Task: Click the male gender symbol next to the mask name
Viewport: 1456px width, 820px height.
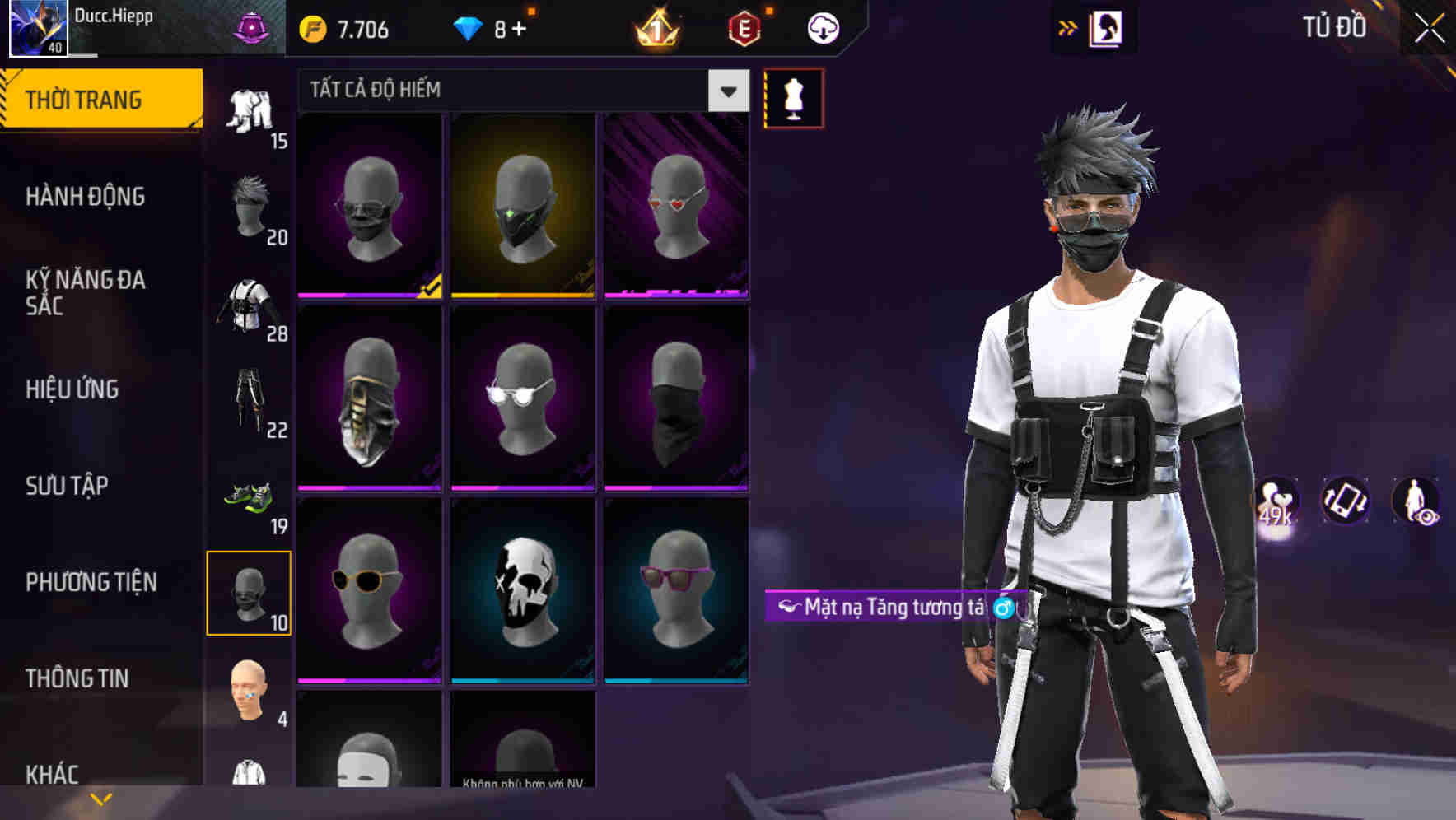Action: point(1003,608)
